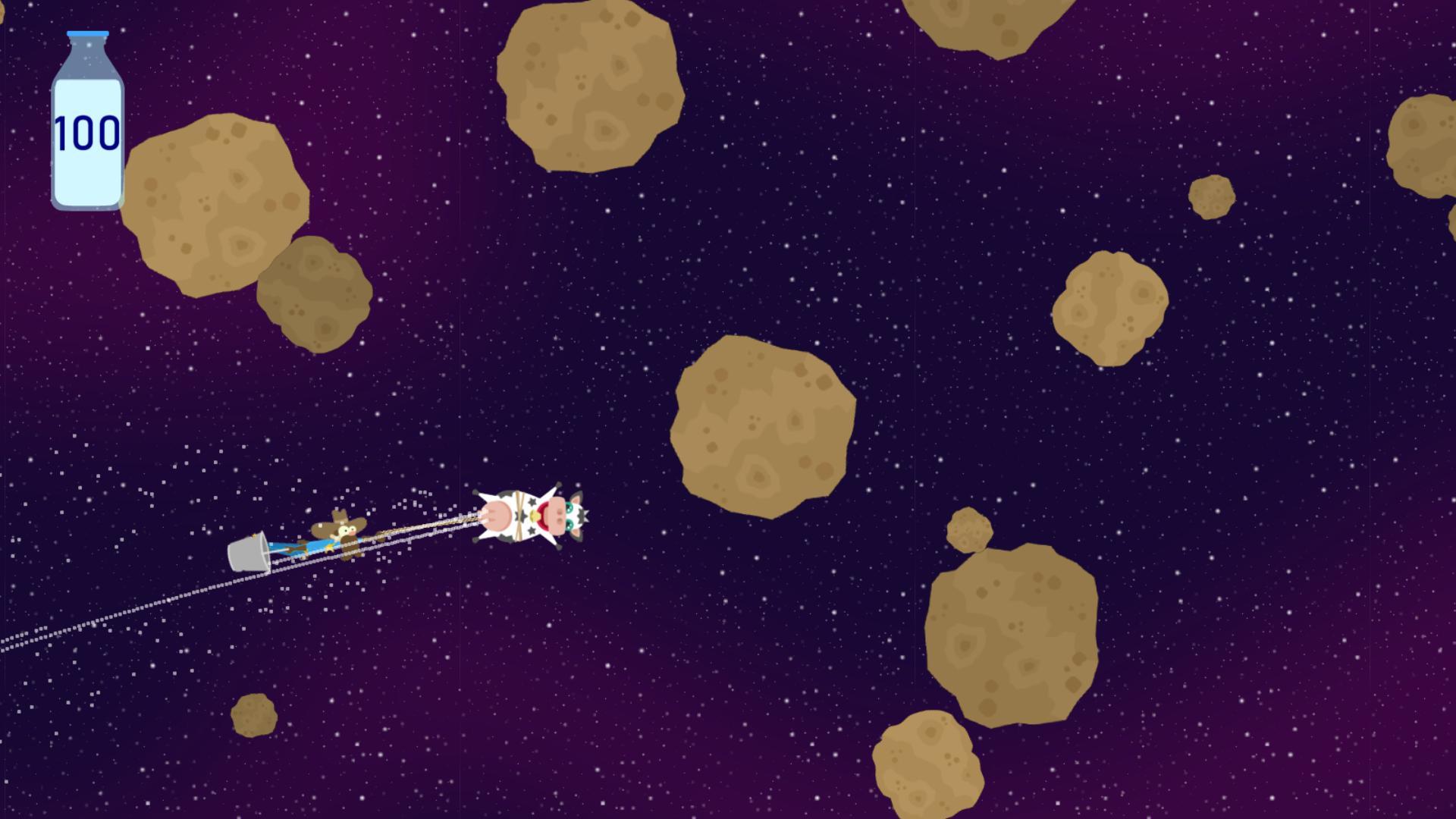Click the cow's pink udder
The height and width of the screenshot is (819, 1456).
click(497, 516)
